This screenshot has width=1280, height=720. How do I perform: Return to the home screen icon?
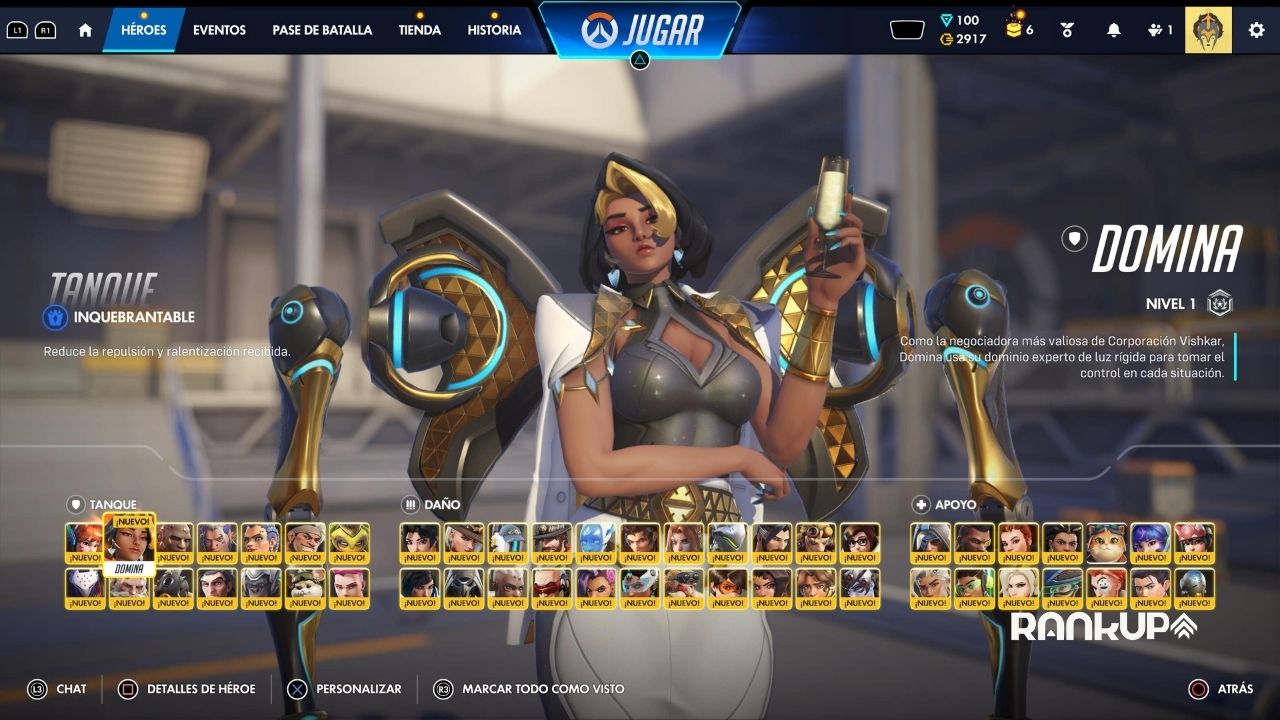(85, 30)
